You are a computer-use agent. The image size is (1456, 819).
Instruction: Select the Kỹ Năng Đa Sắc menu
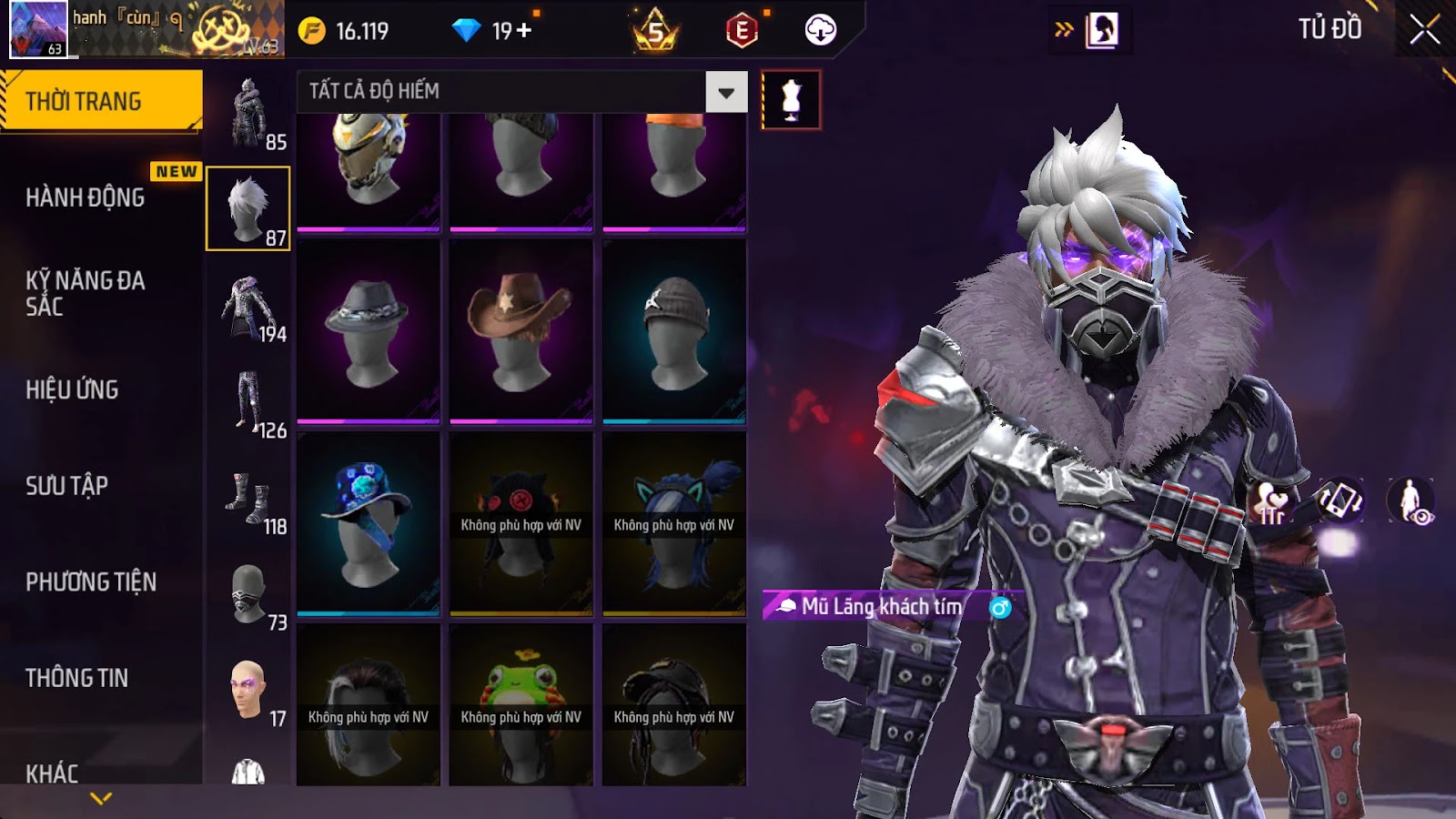click(86, 293)
